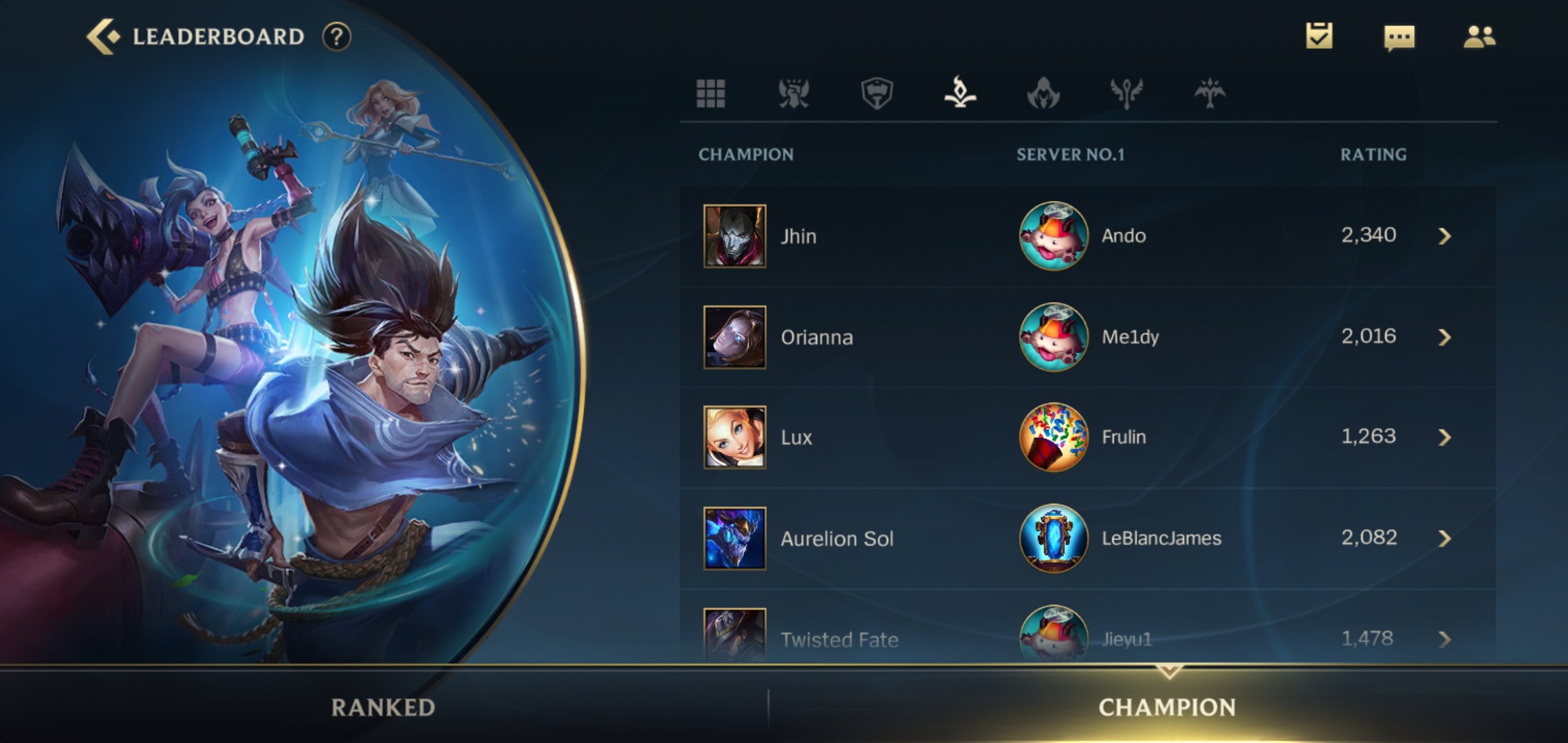Select the Champion tab
The height and width of the screenshot is (743, 1568).
[1167, 707]
